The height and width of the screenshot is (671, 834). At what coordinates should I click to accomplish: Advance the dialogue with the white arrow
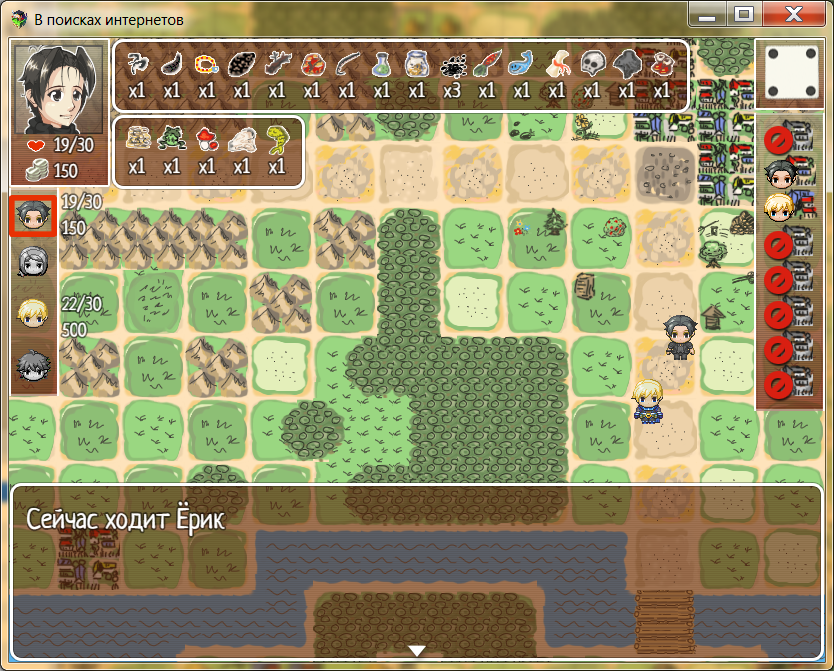pos(417,650)
